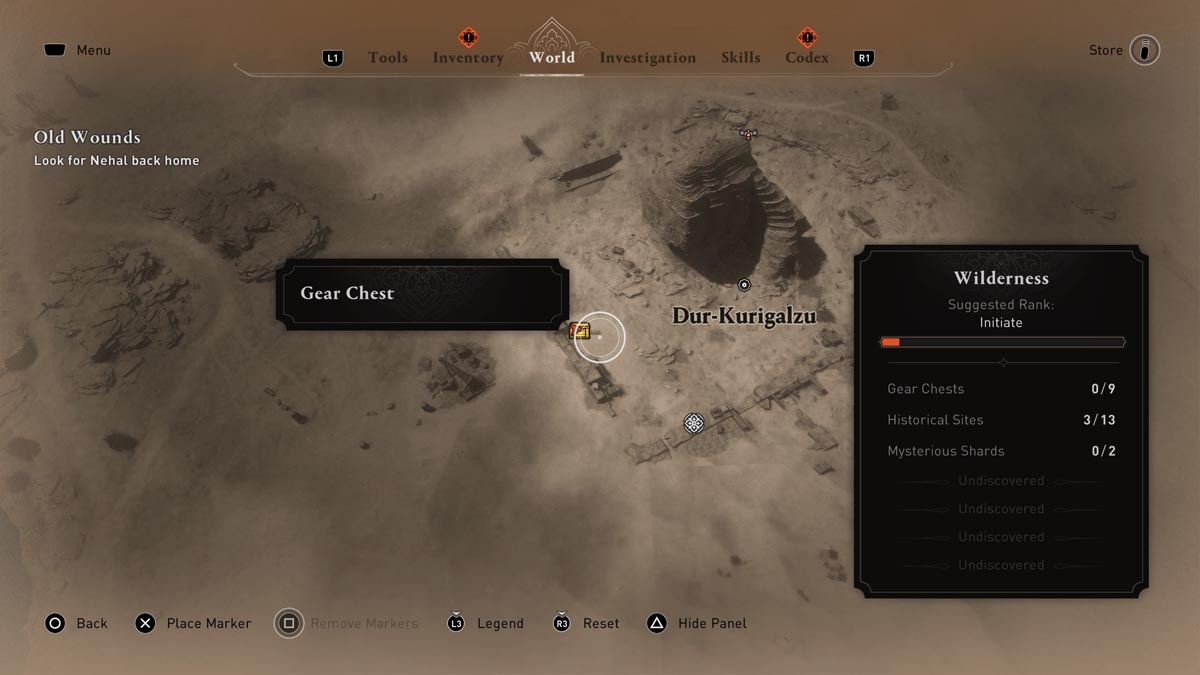Viewport: 1200px width, 675px height.
Task: Open the Skills tab
Action: point(739,58)
